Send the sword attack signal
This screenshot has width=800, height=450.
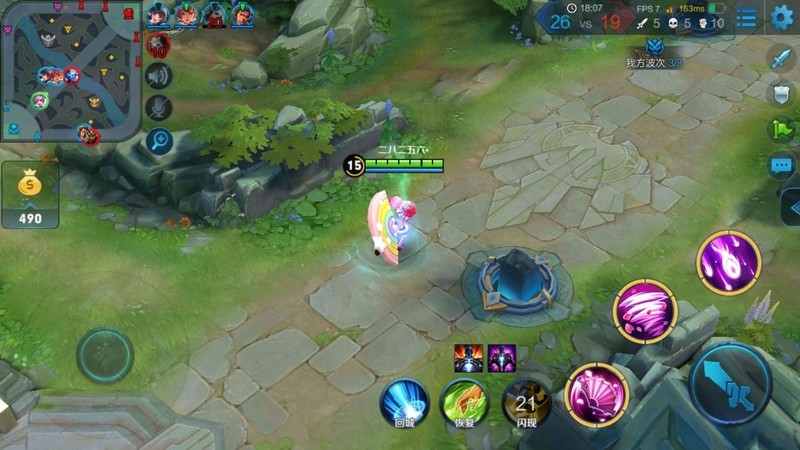[781, 58]
